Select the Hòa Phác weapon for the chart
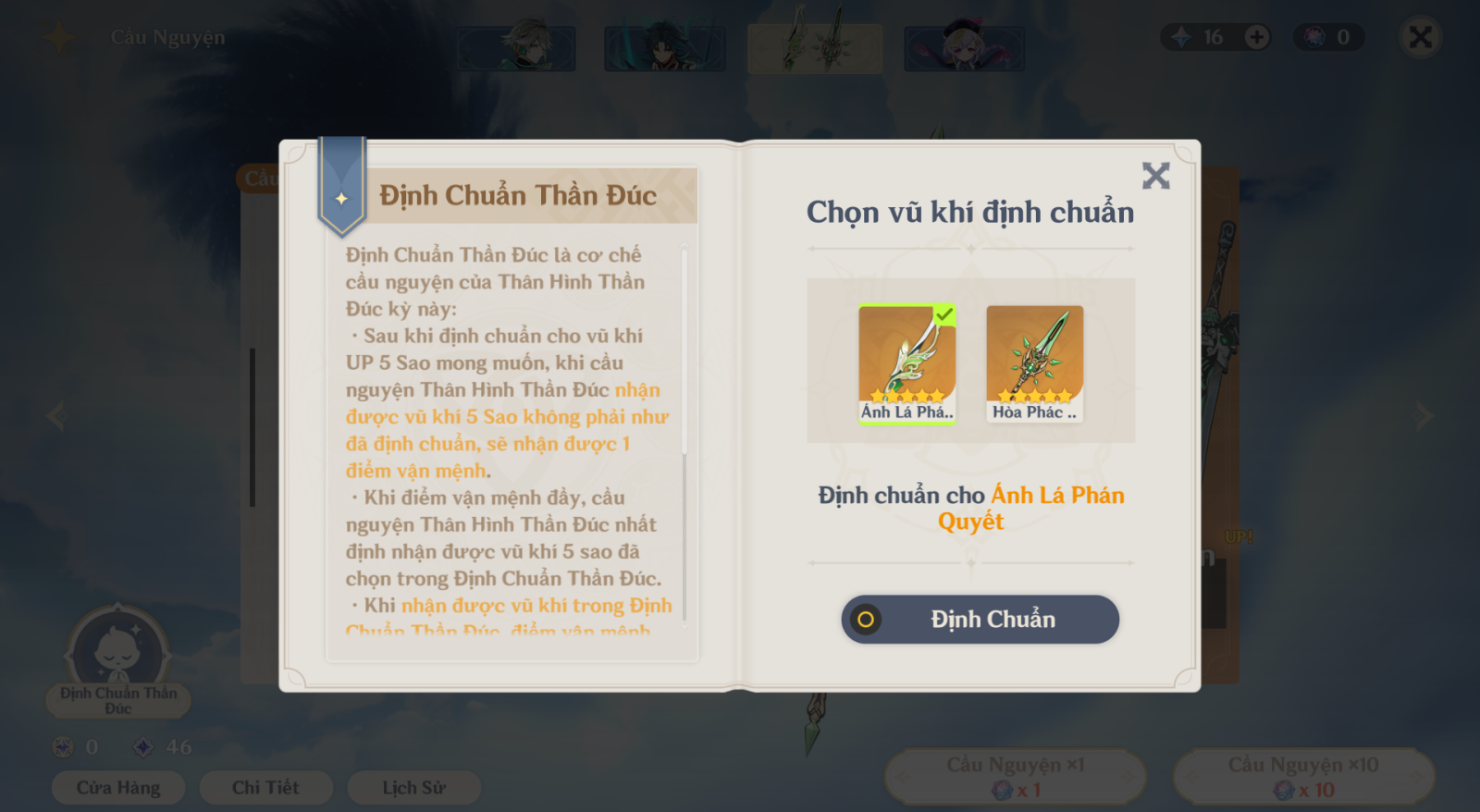 [x=1034, y=363]
